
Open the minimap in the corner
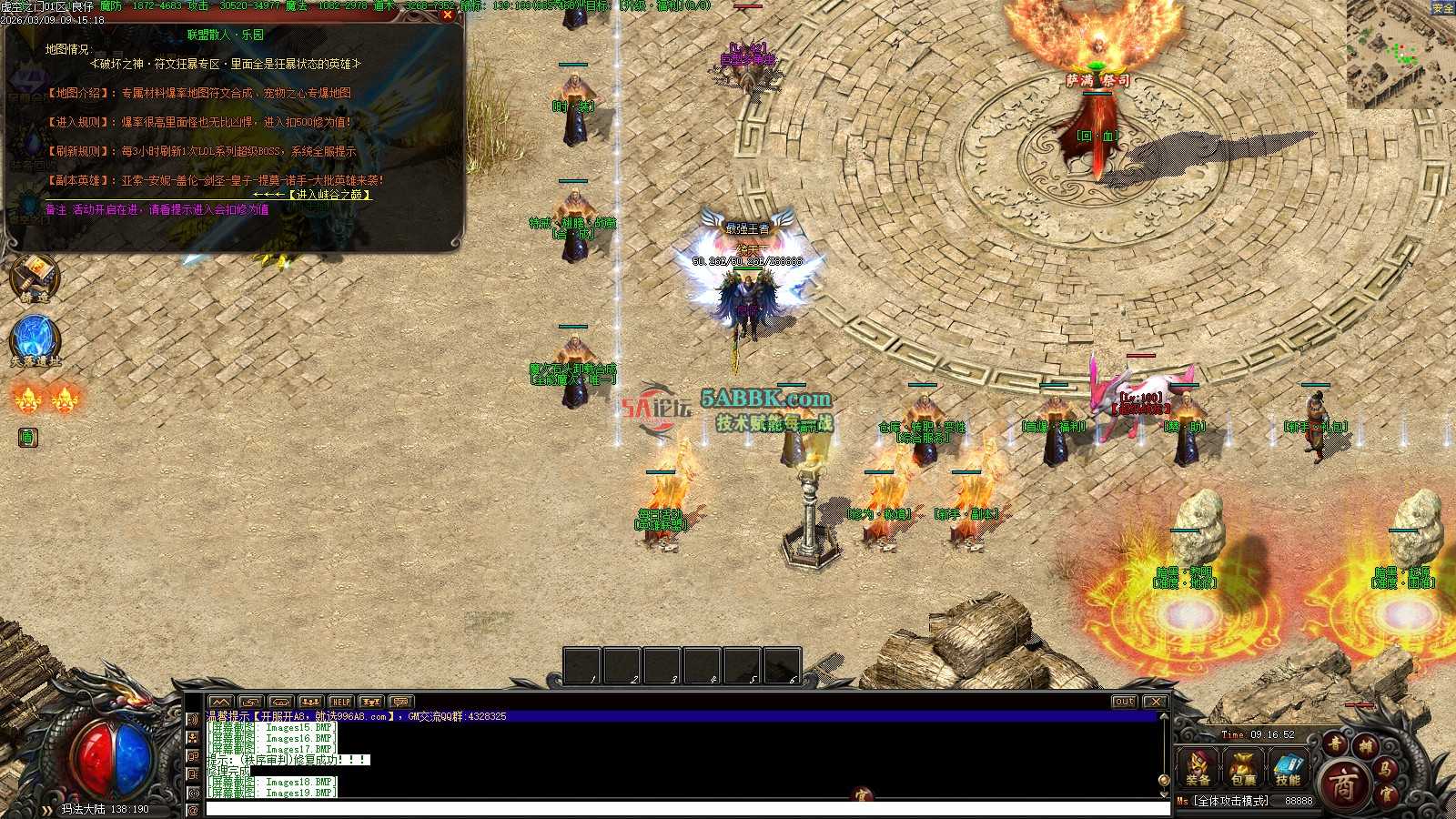pos(1400,55)
